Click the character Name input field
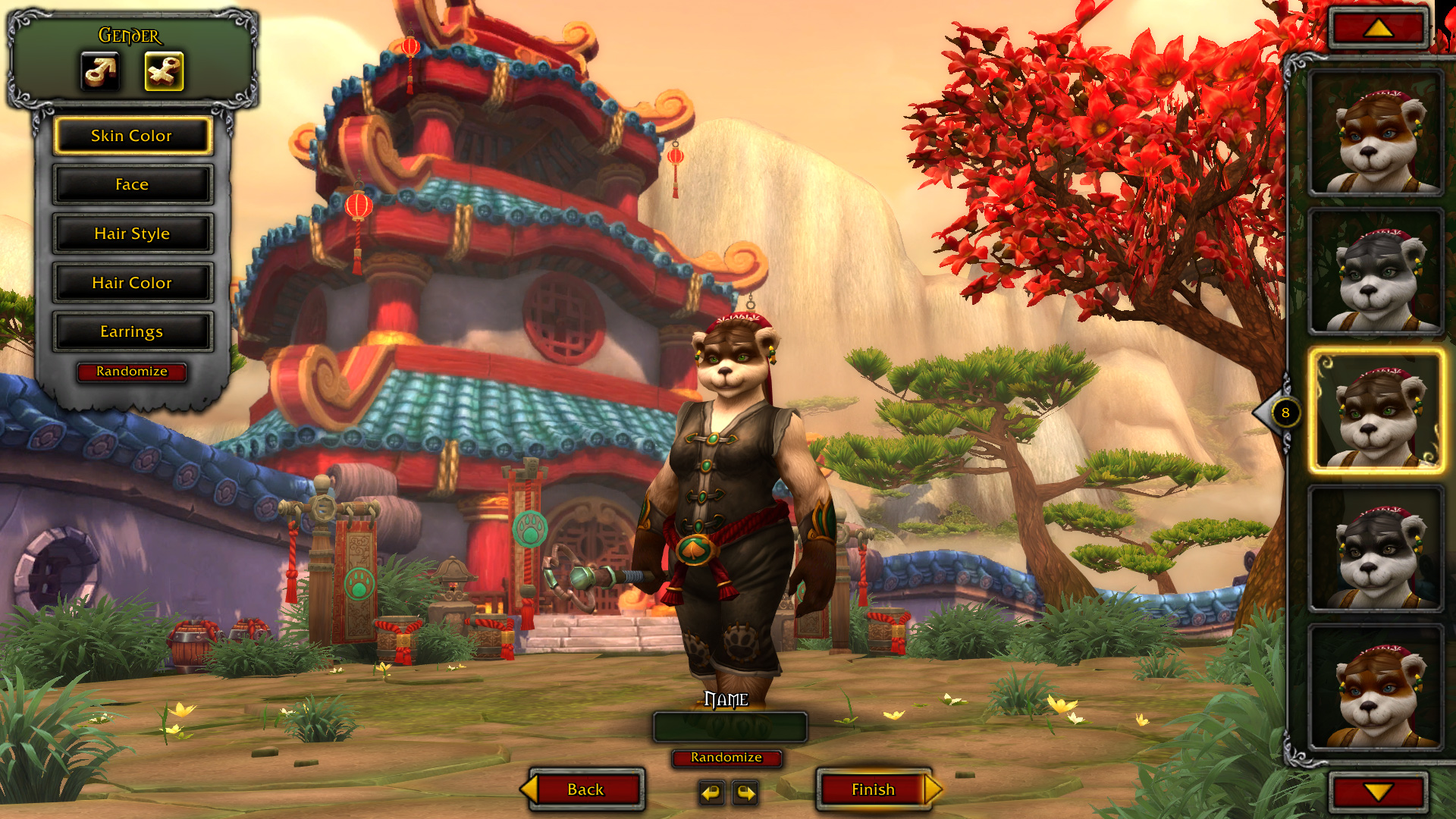 pyautogui.click(x=730, y=726)
